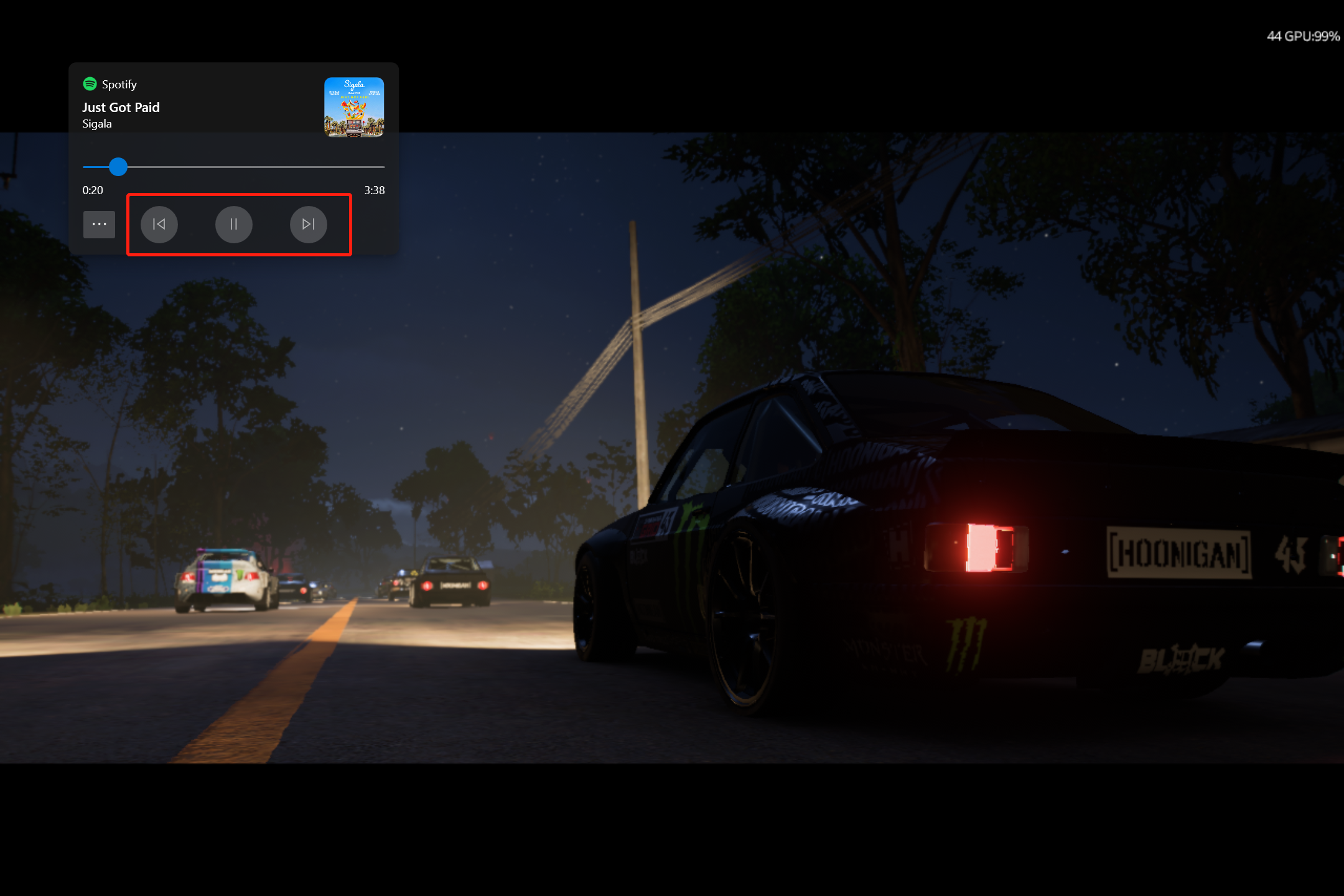Pause the Spotify track
1344x896 pixels.
pyautogui.click(x=233, y=224)
